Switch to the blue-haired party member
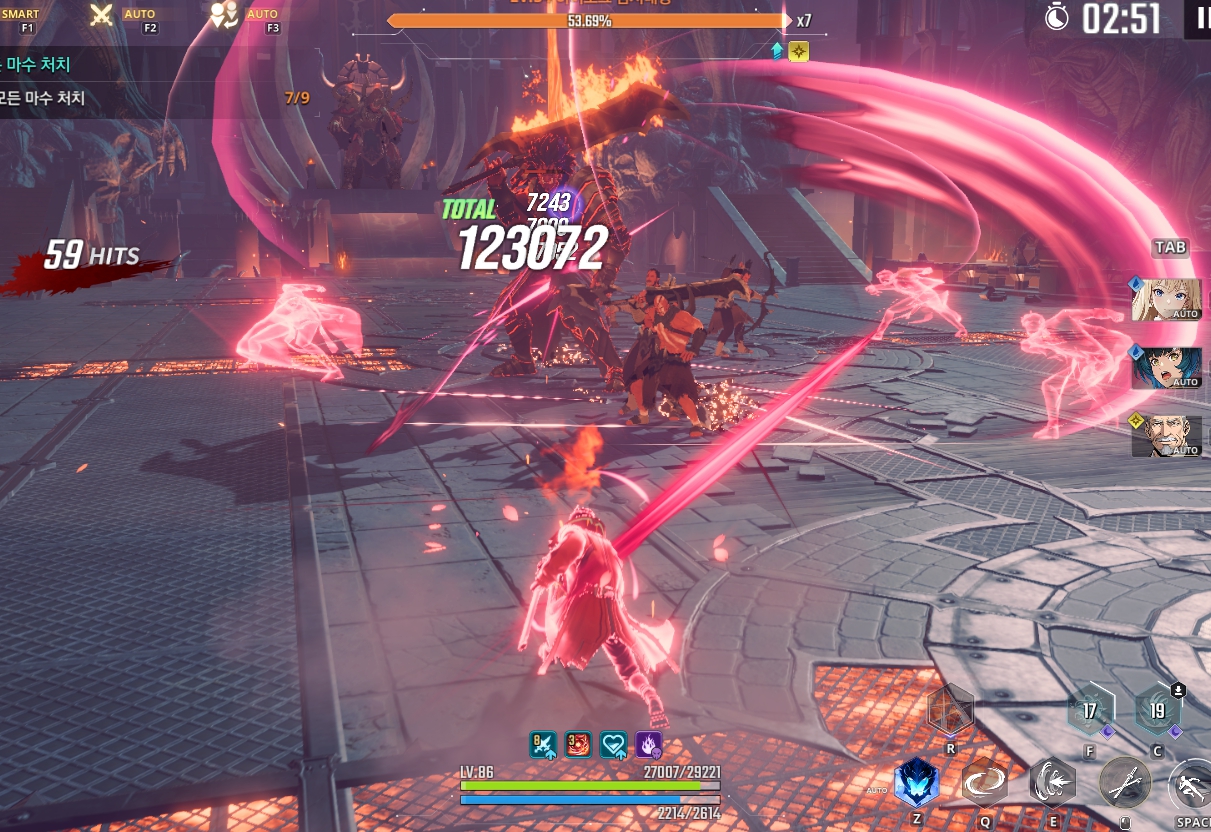1211x832 pixels. pyautogui.click(x=1166, y=367)
